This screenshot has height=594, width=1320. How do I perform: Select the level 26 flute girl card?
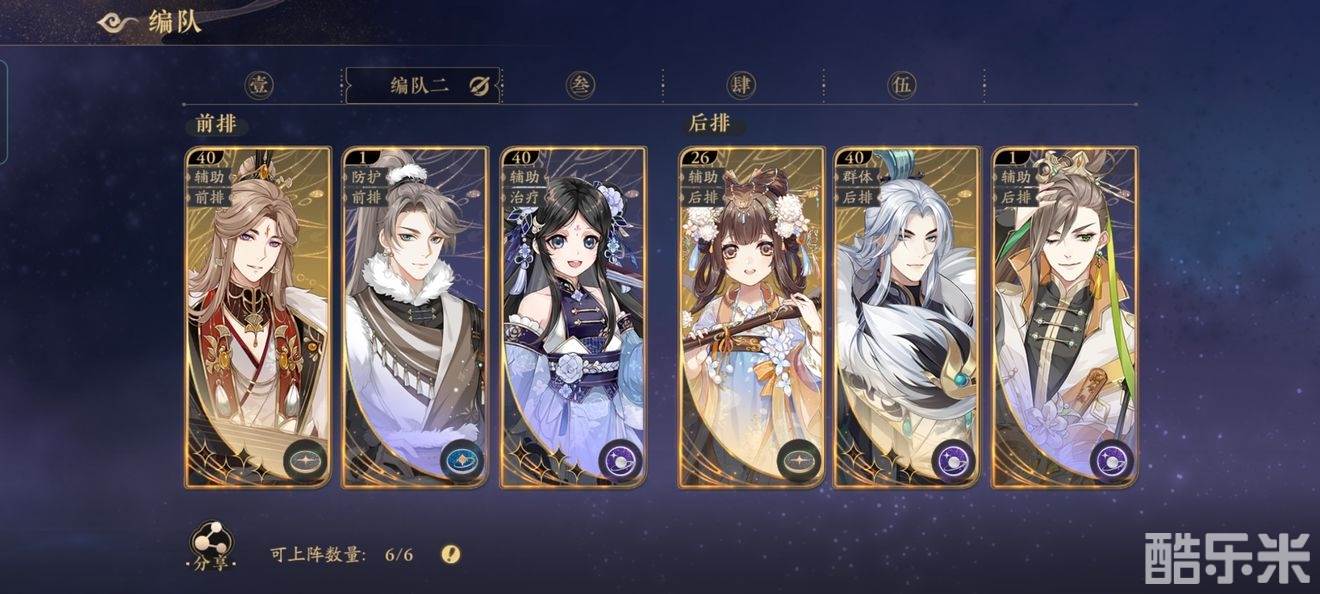point(751,318)
